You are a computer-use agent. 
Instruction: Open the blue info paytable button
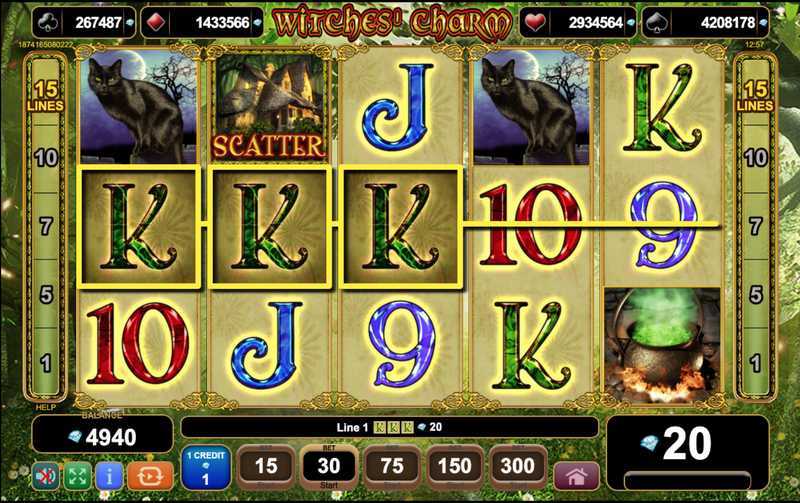click(x=108, y=473)
